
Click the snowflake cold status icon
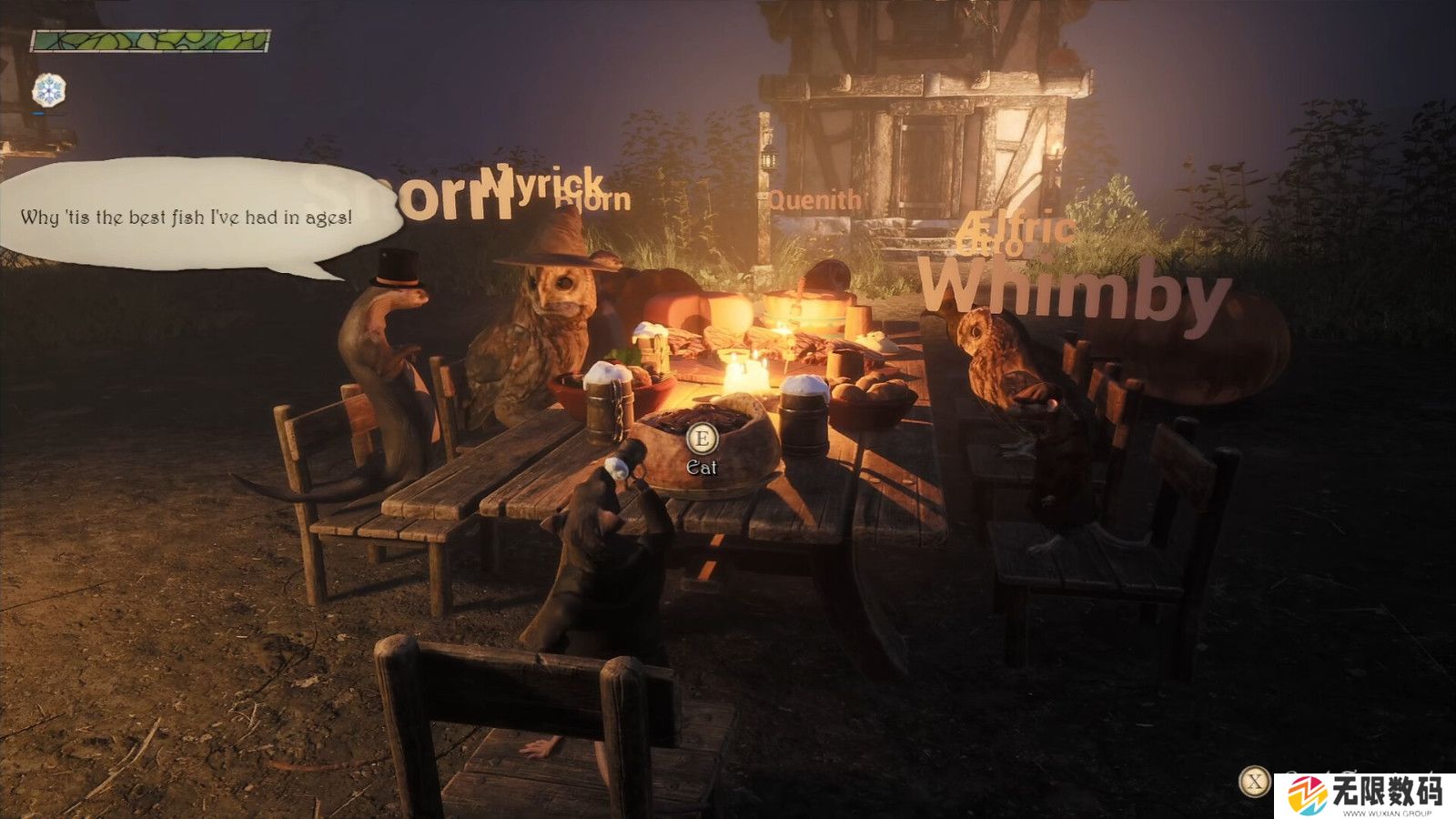pos(49,90)
